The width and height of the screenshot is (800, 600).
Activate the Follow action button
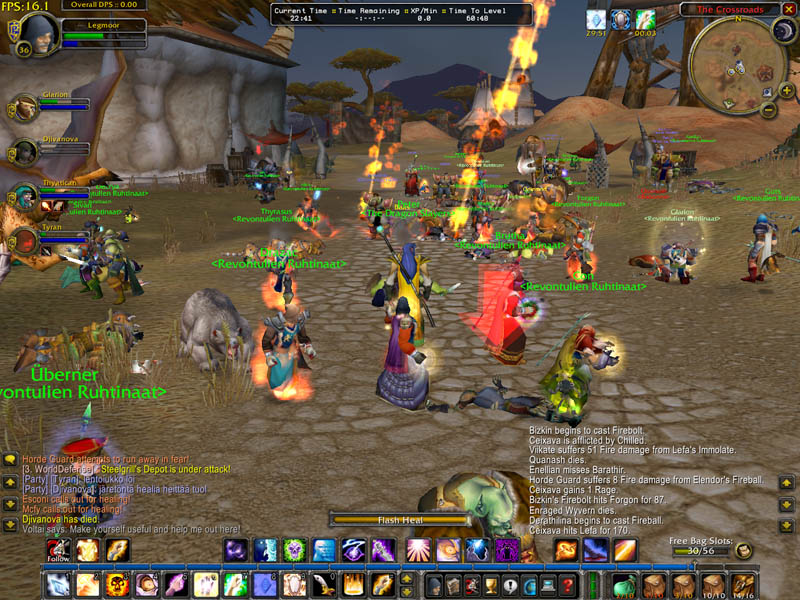click(59, 550)
